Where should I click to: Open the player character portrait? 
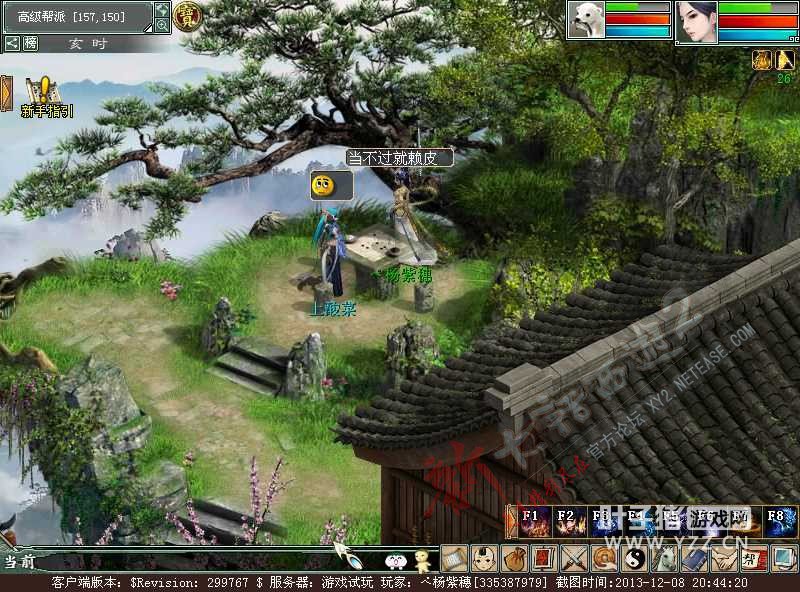[x=696, y=22]
